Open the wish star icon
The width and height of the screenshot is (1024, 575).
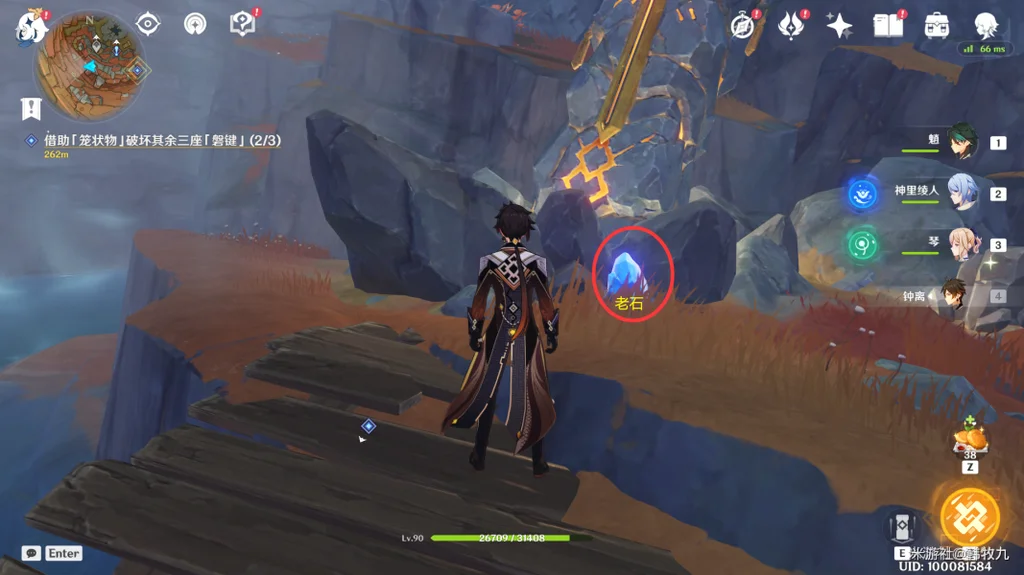click(840, 25)
